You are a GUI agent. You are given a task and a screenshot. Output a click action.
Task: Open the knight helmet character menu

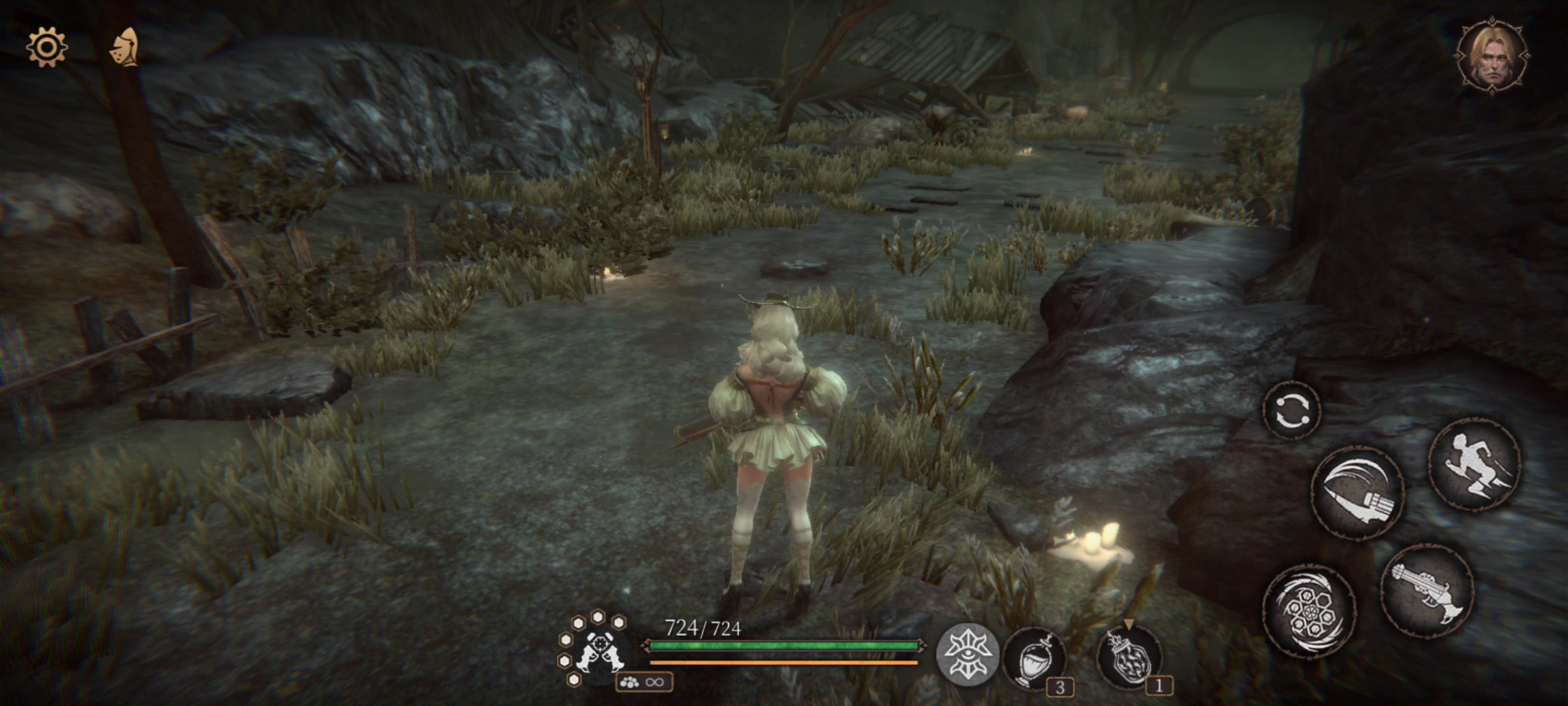coord(125,48)
